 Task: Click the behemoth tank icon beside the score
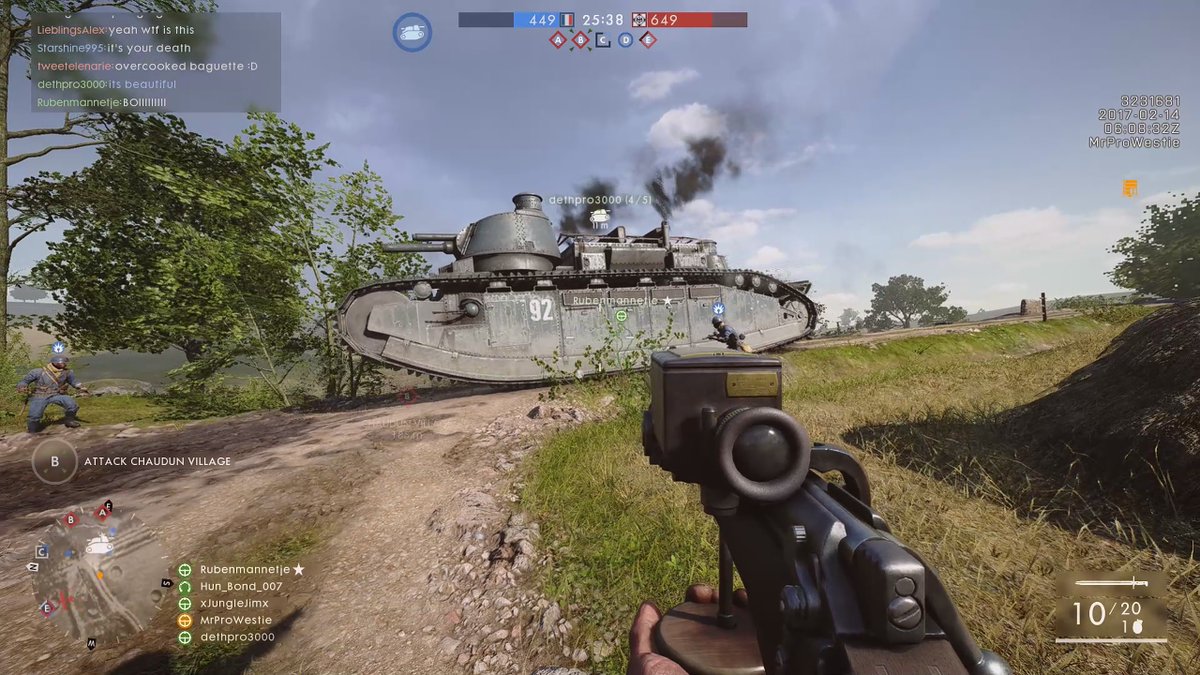tap(412, 32)
